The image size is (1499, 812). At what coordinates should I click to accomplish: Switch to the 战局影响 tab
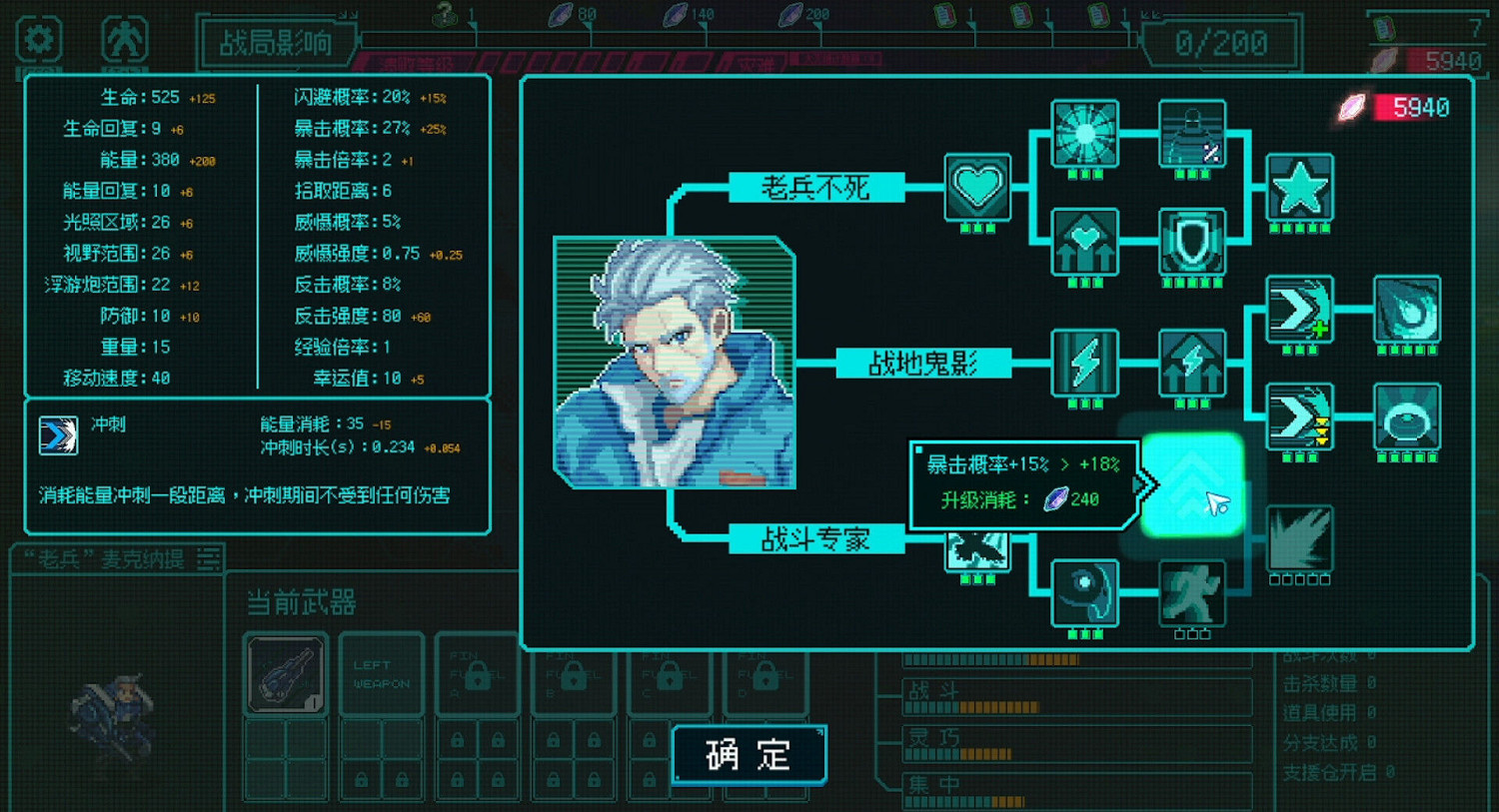click(278, 43)
